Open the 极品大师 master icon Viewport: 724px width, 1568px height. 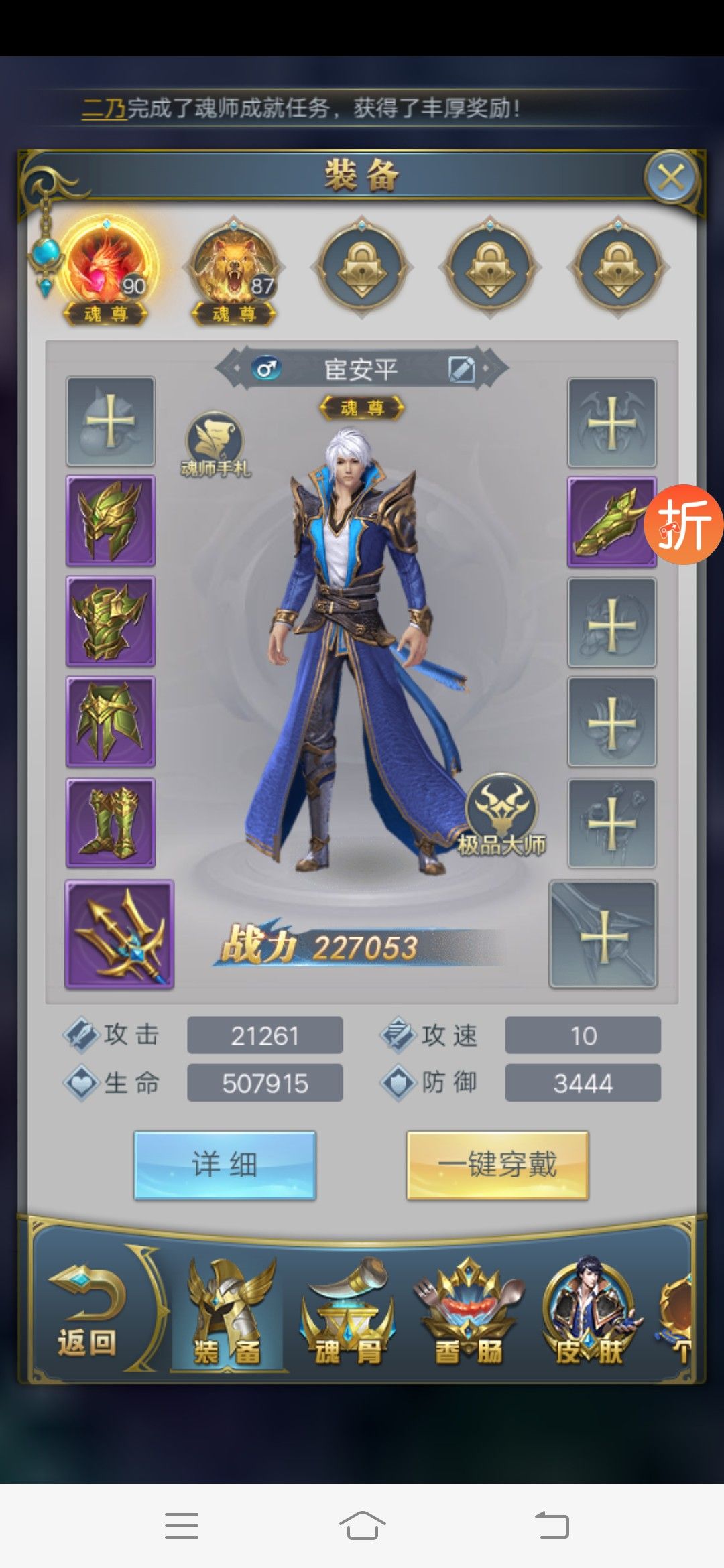click(x=501, y=814)
